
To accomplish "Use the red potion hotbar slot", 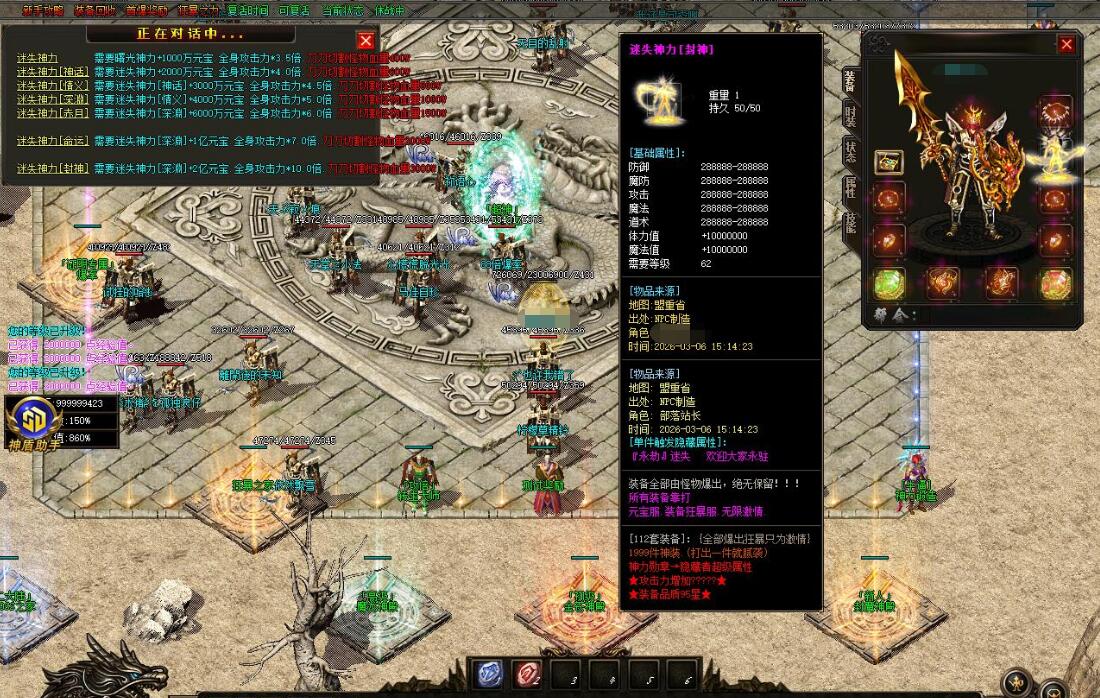I will pos(527,675).
